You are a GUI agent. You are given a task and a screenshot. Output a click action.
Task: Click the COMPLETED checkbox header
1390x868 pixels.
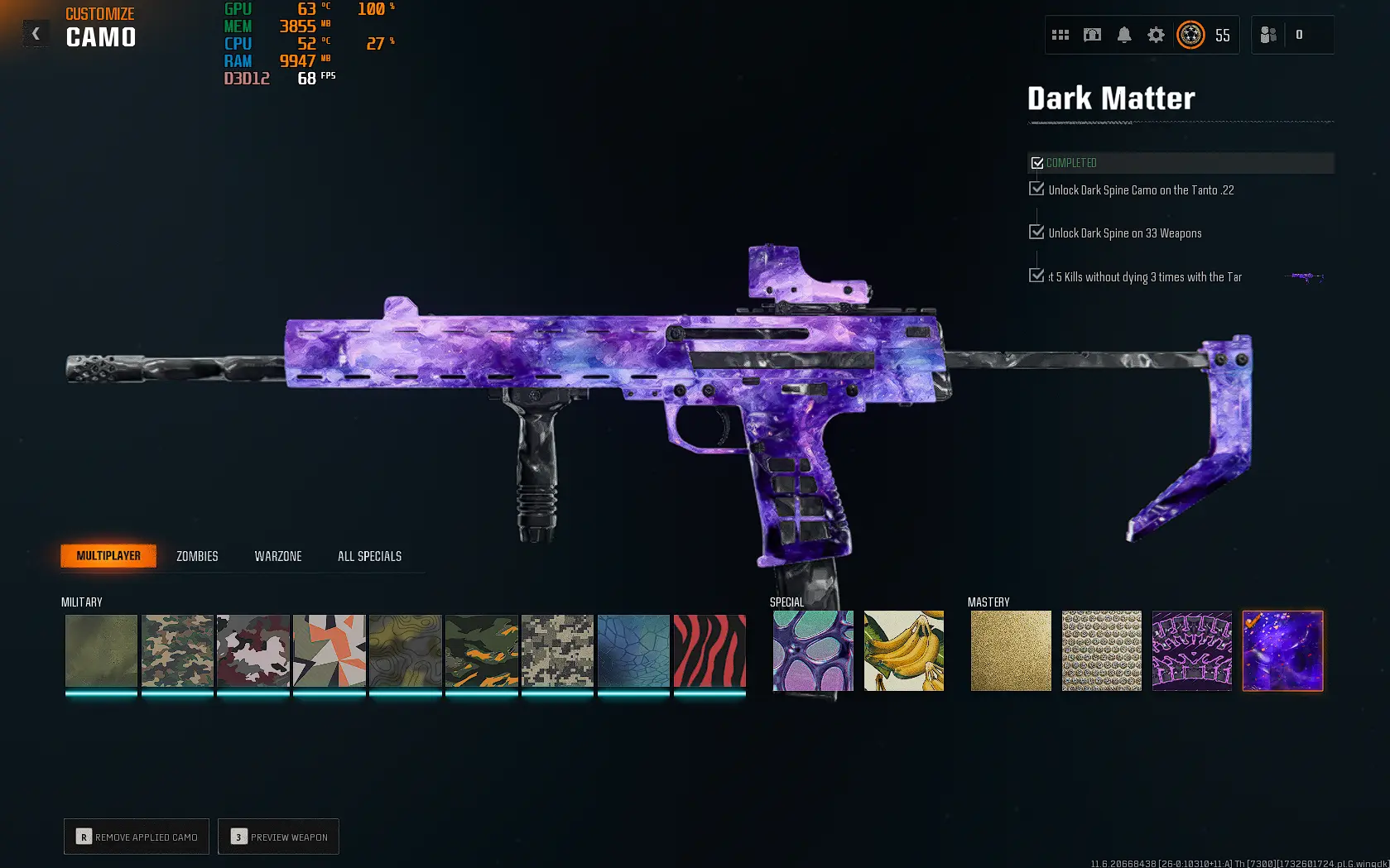pyautogui.click(x=1038, y=162)
